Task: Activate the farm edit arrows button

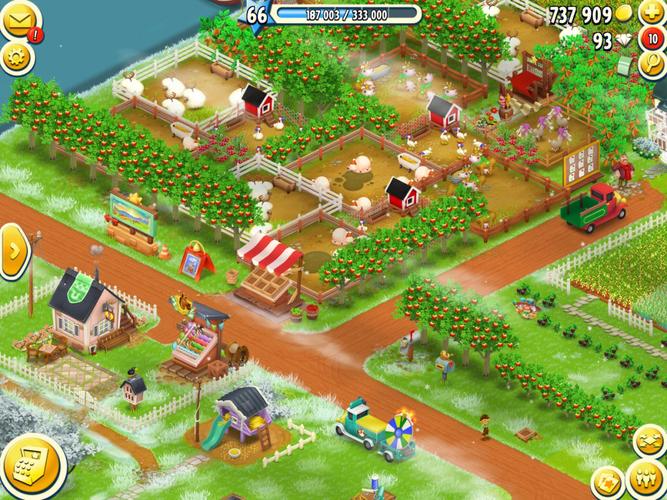Action: [x=648, y=440]
